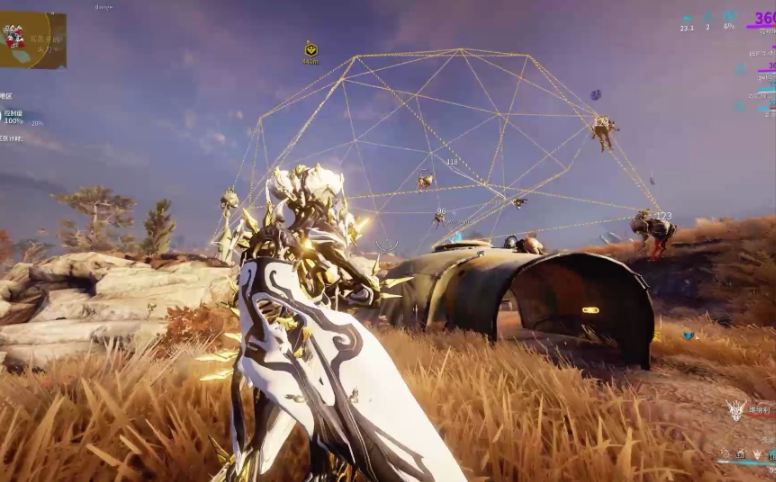Click the buff icon showing 23.1
The width and height of the screenshot is (776, 482).
687,18
